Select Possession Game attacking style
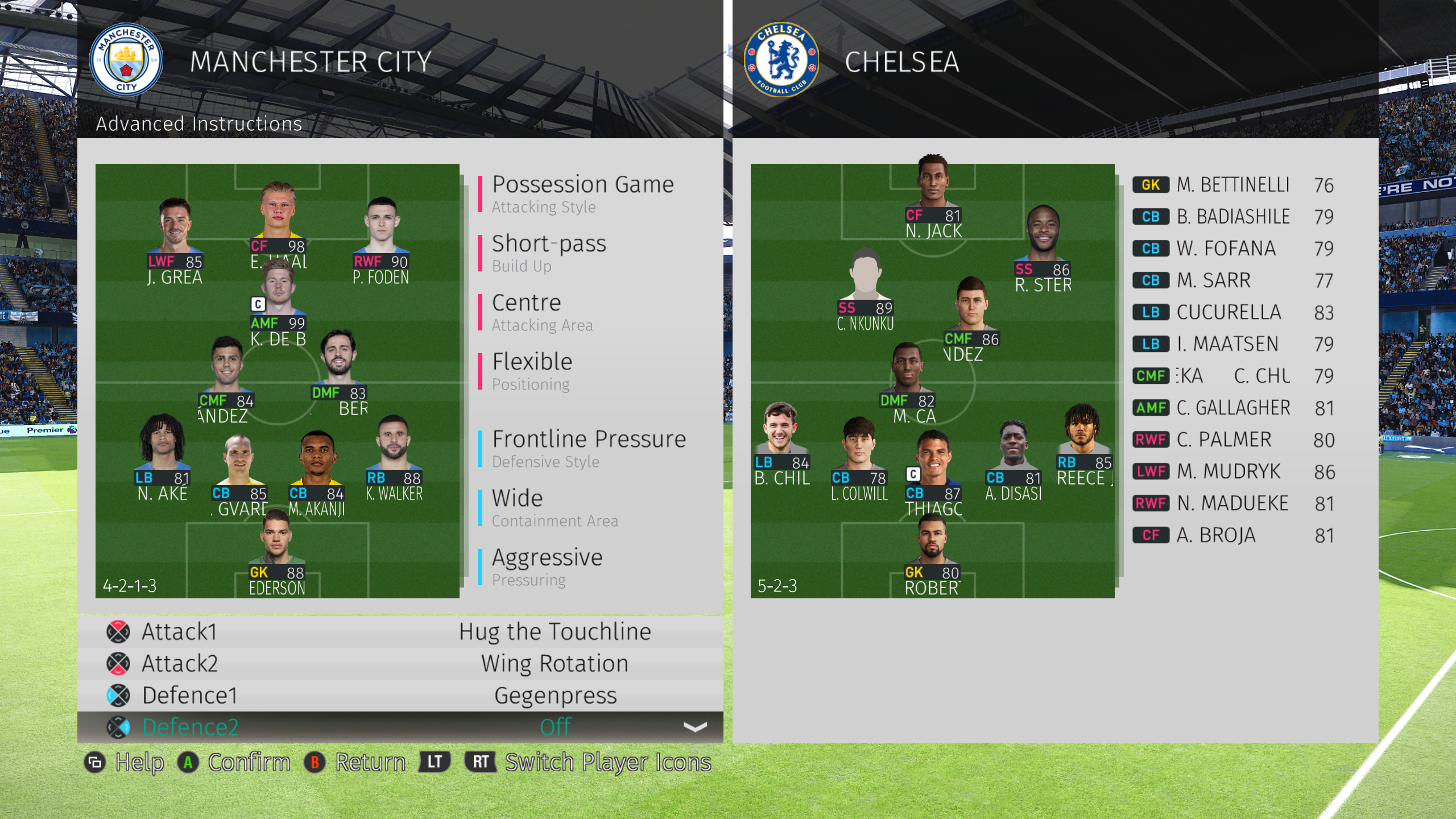1456x819 pixels. click(582, 193)
